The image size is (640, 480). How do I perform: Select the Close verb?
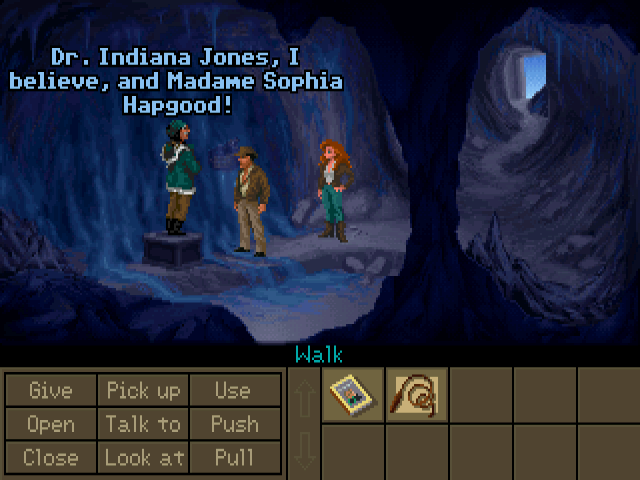(50, 458)
